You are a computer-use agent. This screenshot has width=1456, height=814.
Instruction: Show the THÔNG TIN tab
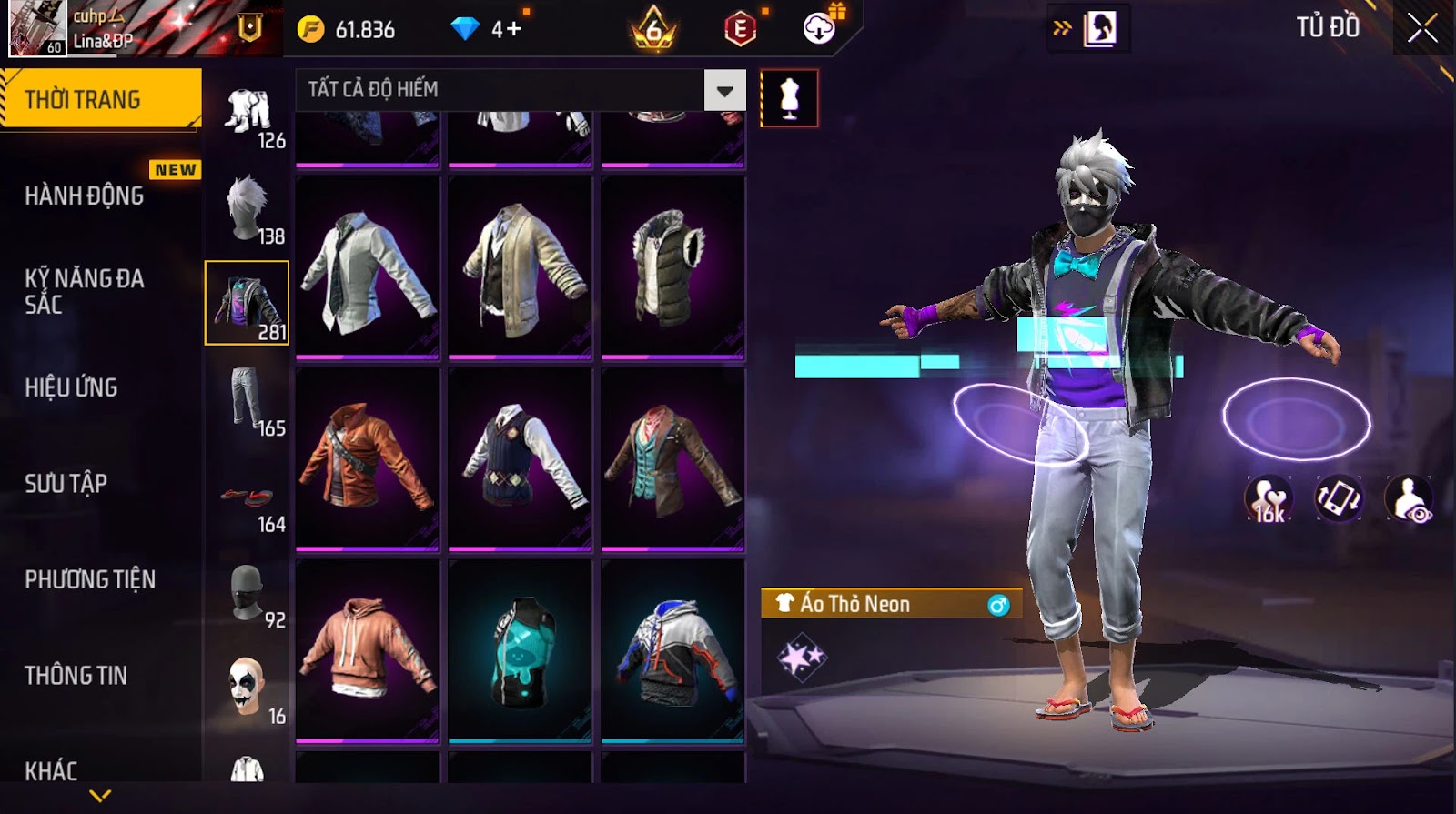point(76,675)
